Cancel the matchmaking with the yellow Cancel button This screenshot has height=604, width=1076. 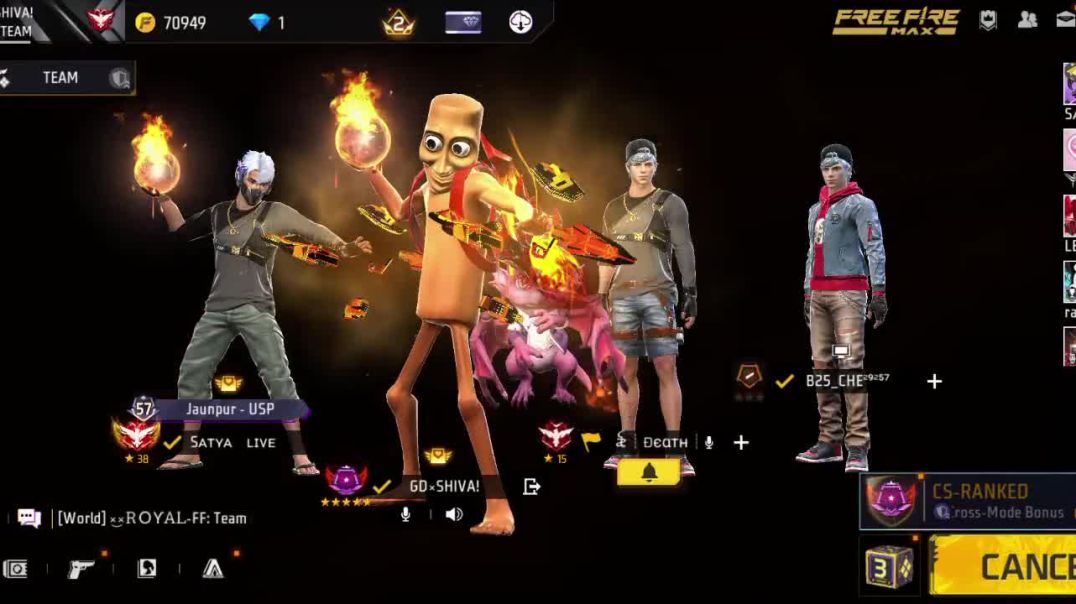1003,566
